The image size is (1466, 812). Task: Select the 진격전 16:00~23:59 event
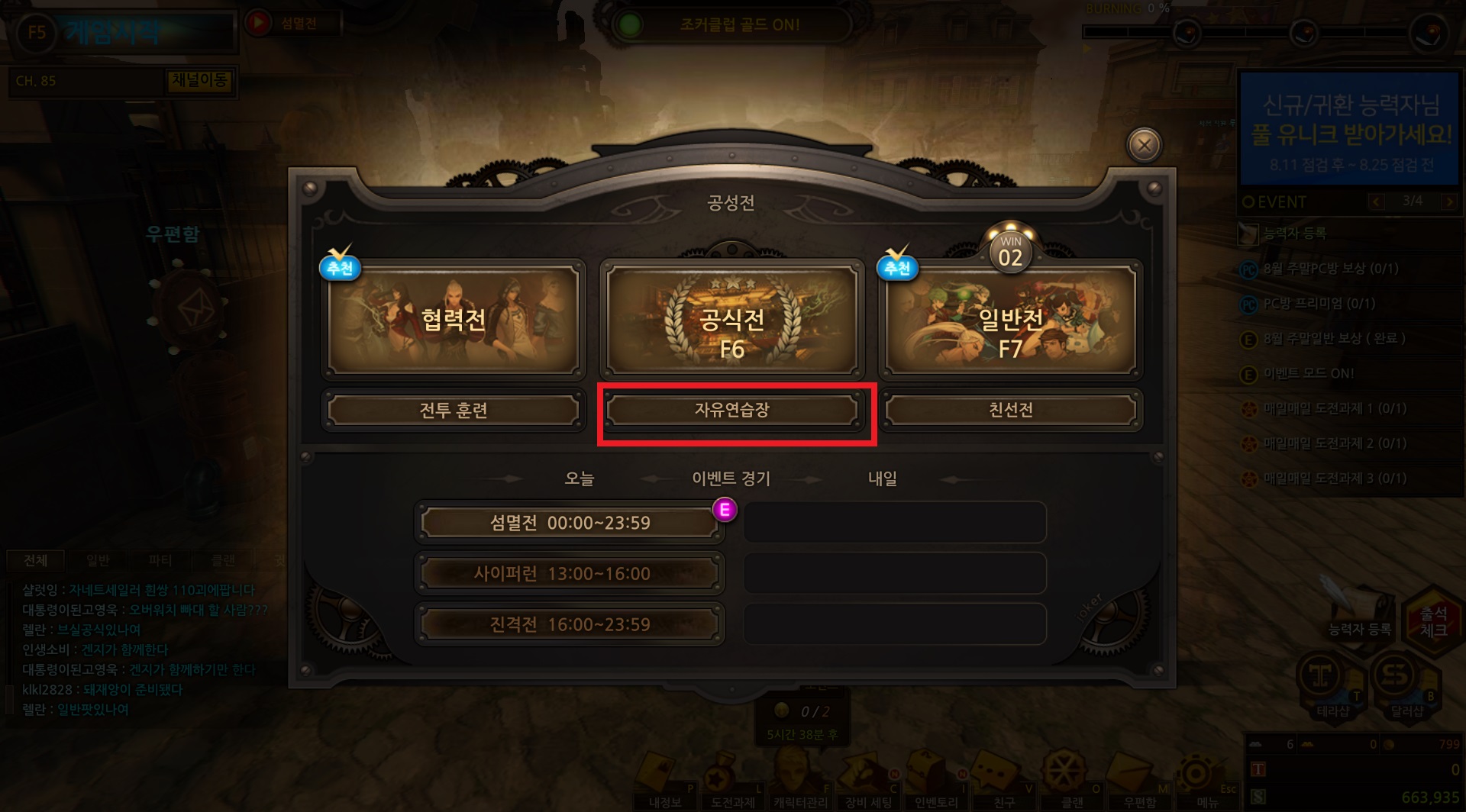tap(570, 624)
